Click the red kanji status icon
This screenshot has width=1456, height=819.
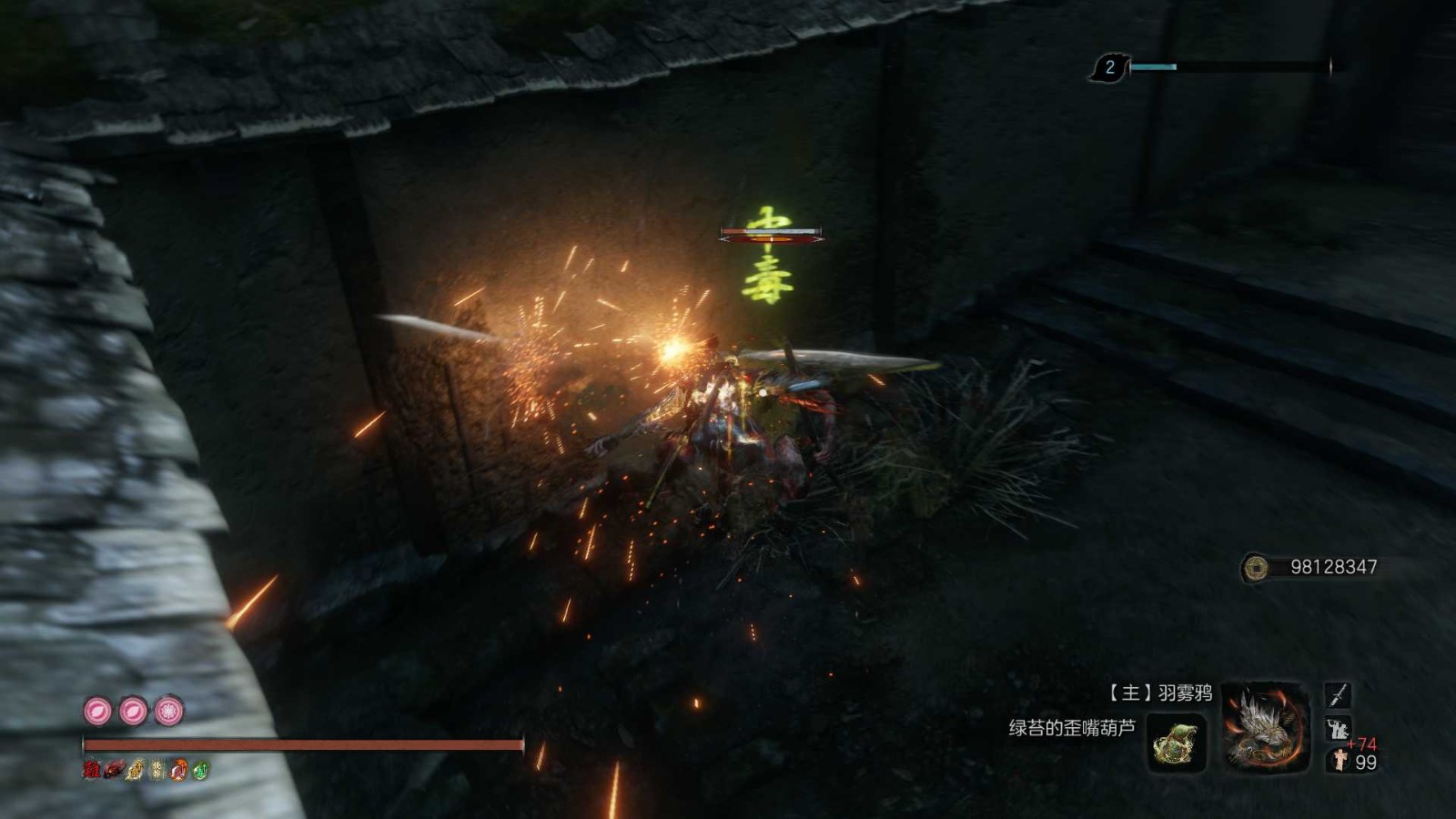(x=92, y=771)
